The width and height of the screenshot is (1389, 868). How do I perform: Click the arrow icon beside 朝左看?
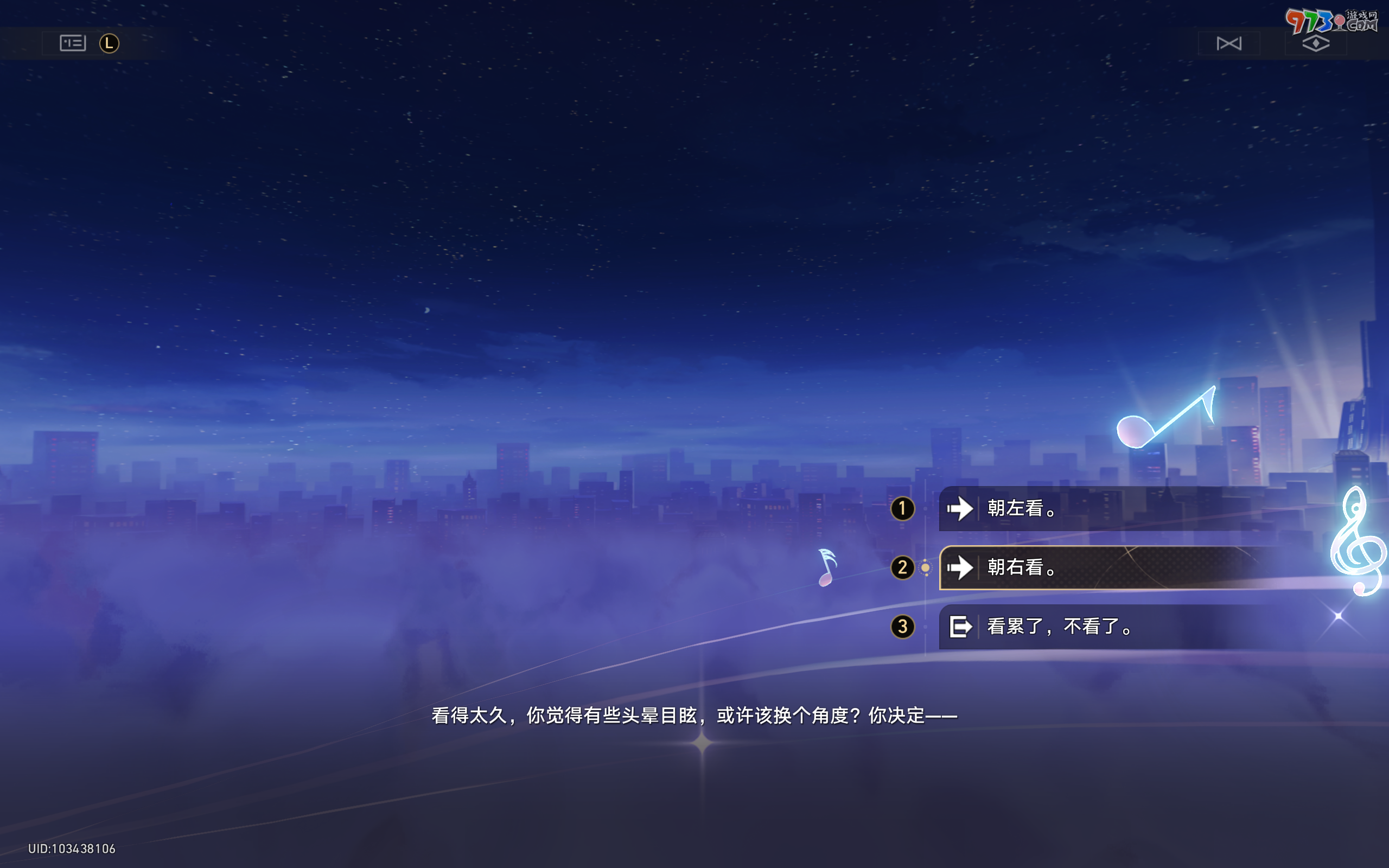coord(960,509)
